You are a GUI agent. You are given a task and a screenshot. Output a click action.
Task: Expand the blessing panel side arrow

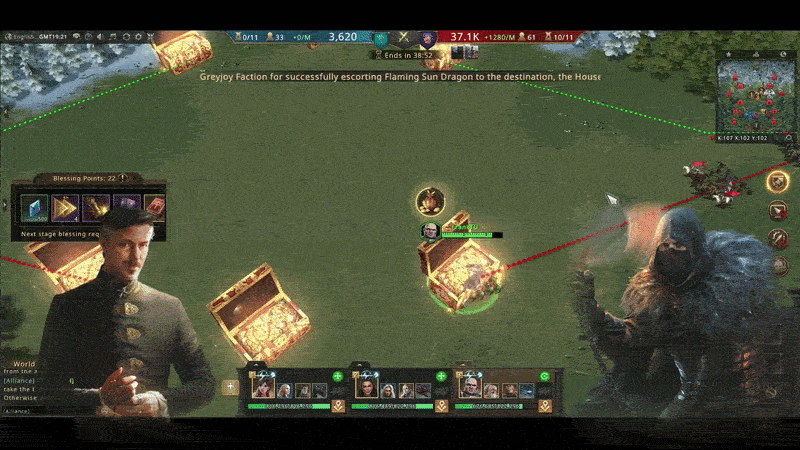pyautogui.click(x=5, y=207)
